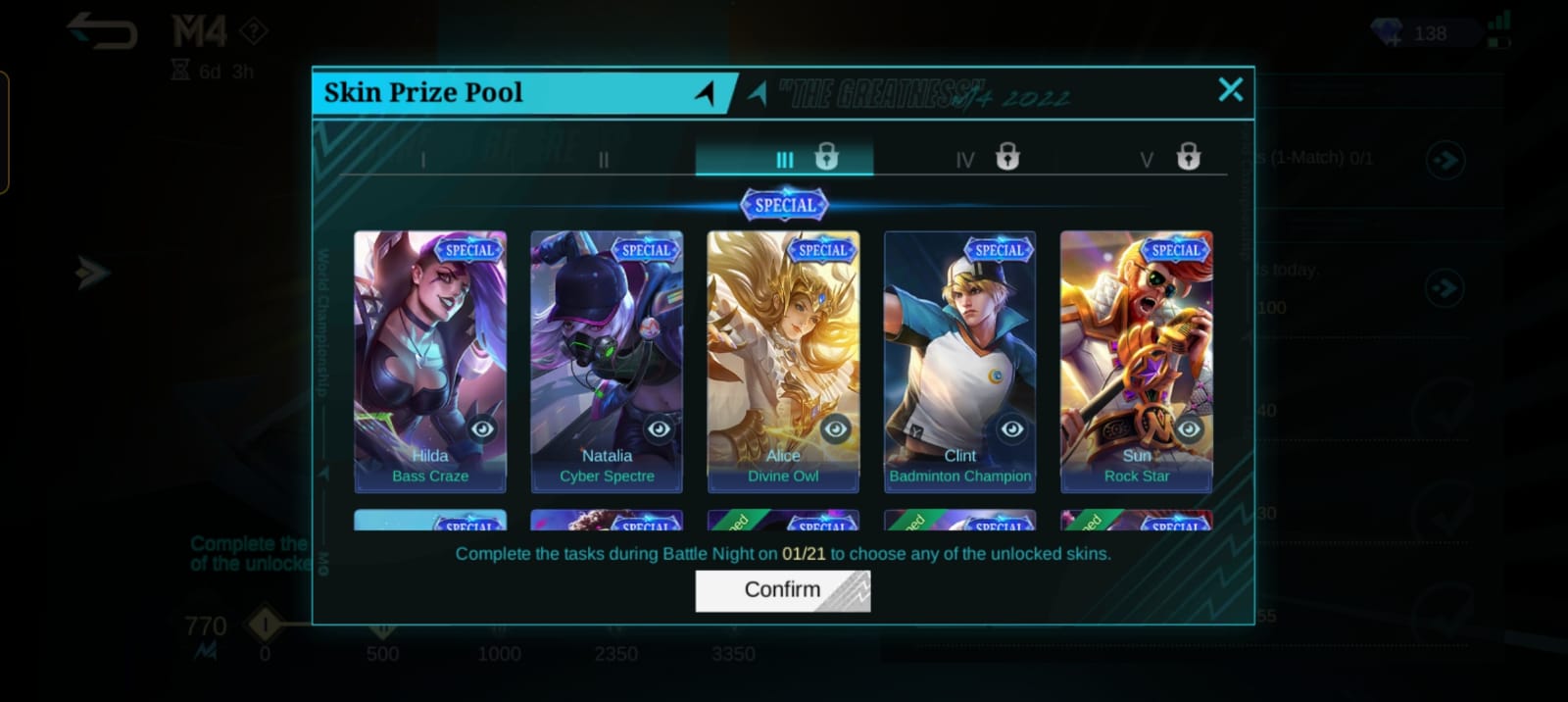Confirm the skin prize selection

tap(782, 590)
